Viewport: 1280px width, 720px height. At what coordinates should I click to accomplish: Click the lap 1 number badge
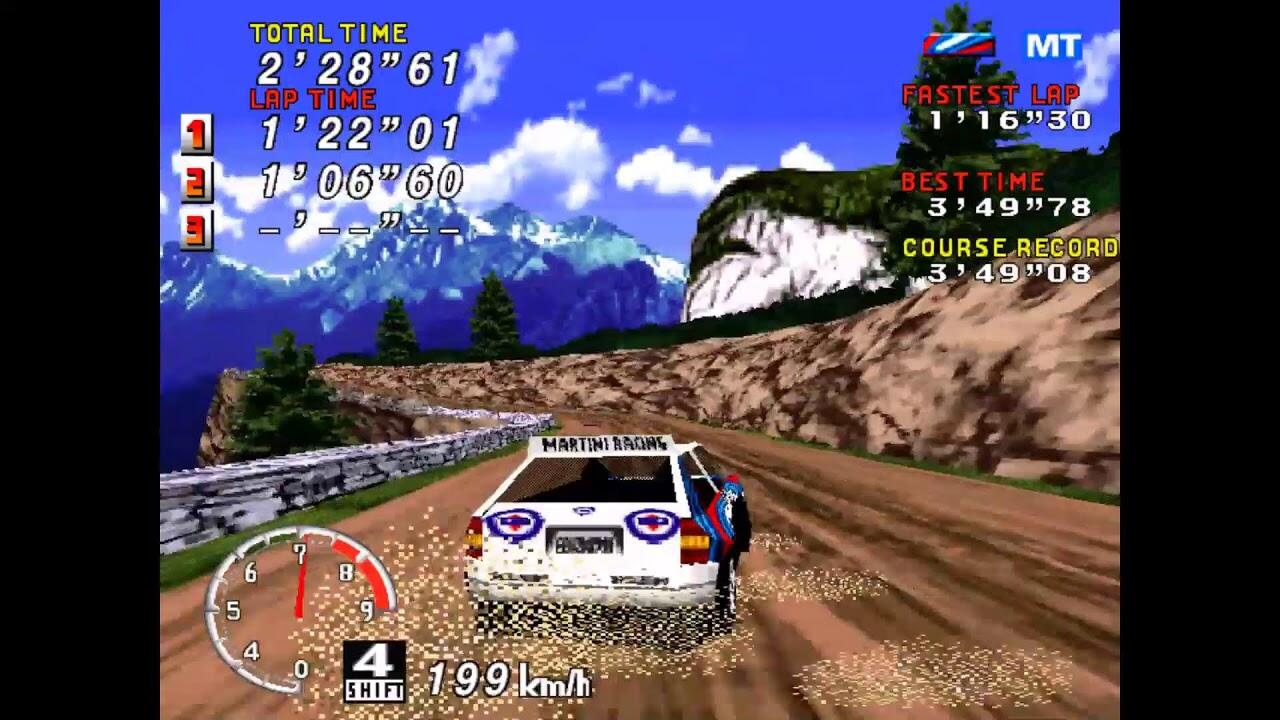point(197,134)
